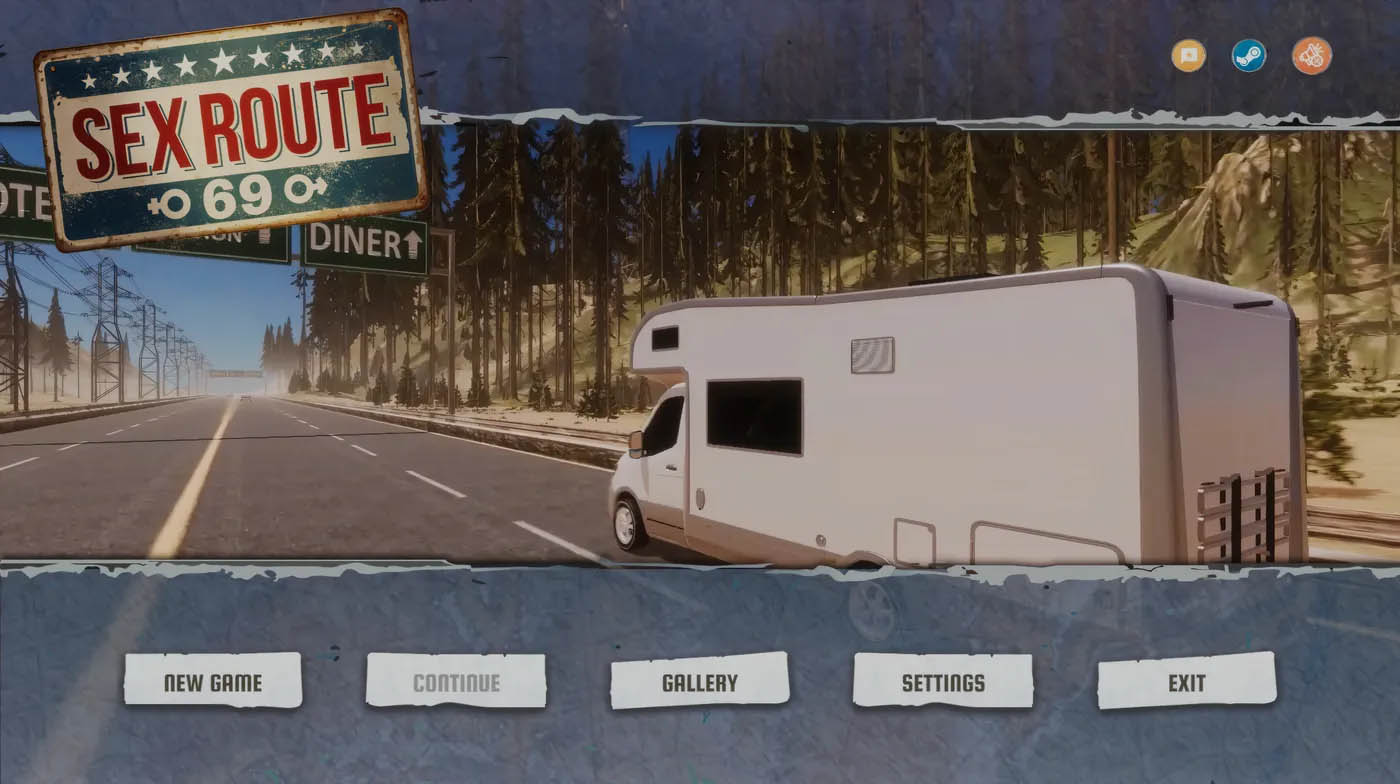Exit the game
The height and width of the screenshot is (784, 1400).
coord(1186,682)
